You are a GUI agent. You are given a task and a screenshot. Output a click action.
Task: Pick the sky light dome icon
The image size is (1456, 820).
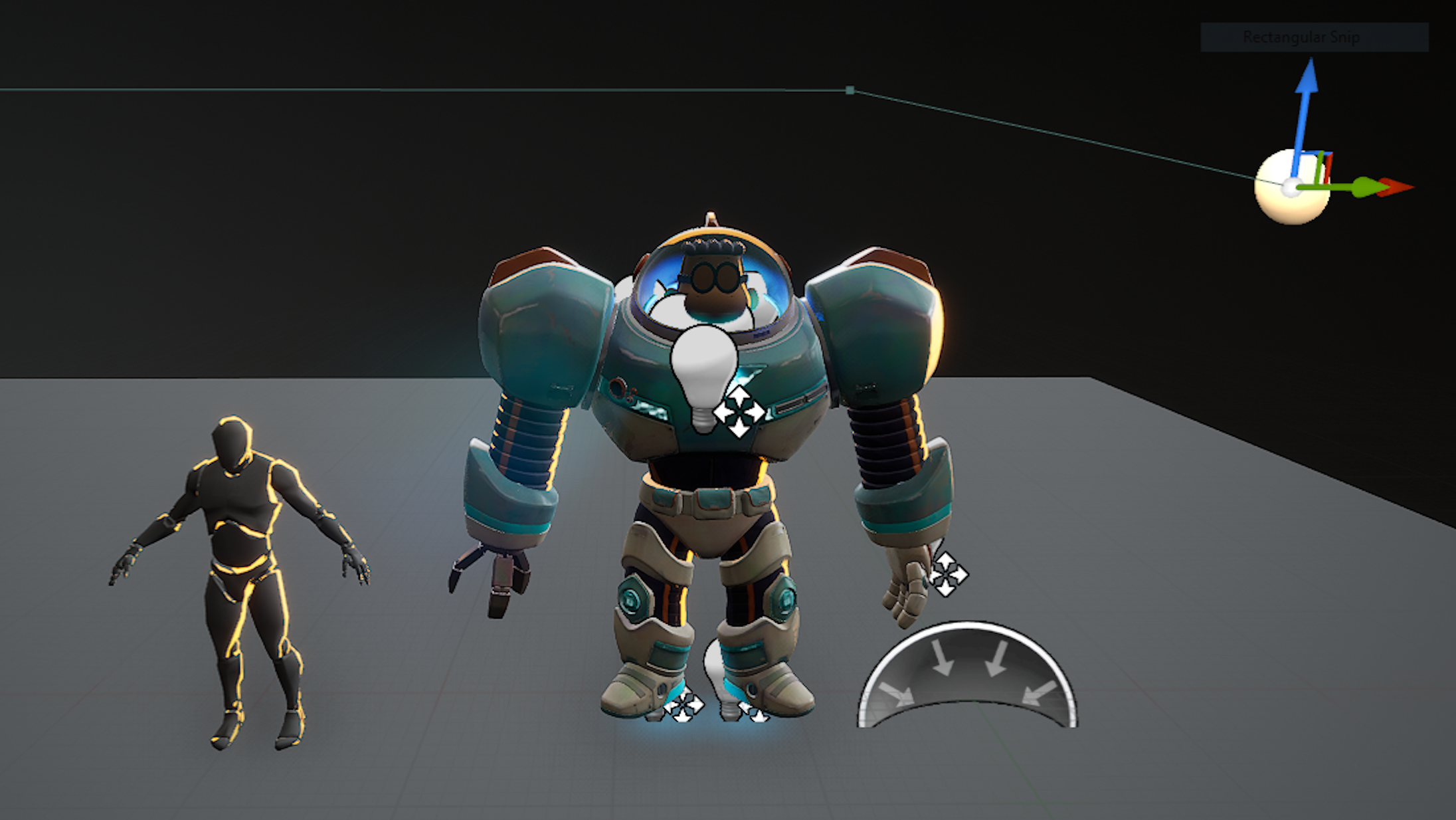pos(966,678)
